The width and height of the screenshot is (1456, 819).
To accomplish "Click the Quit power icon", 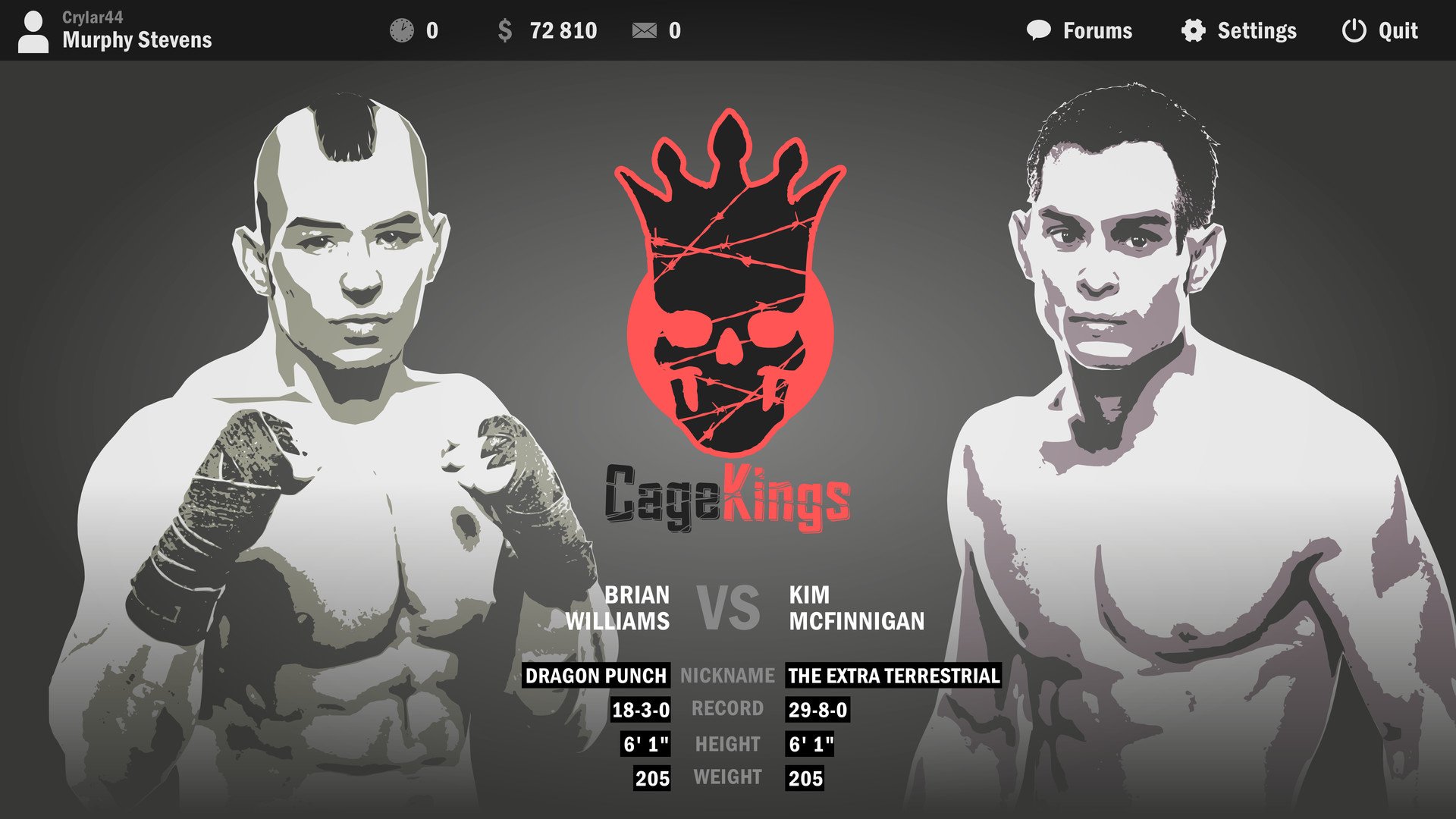I will pos(1354,30).
